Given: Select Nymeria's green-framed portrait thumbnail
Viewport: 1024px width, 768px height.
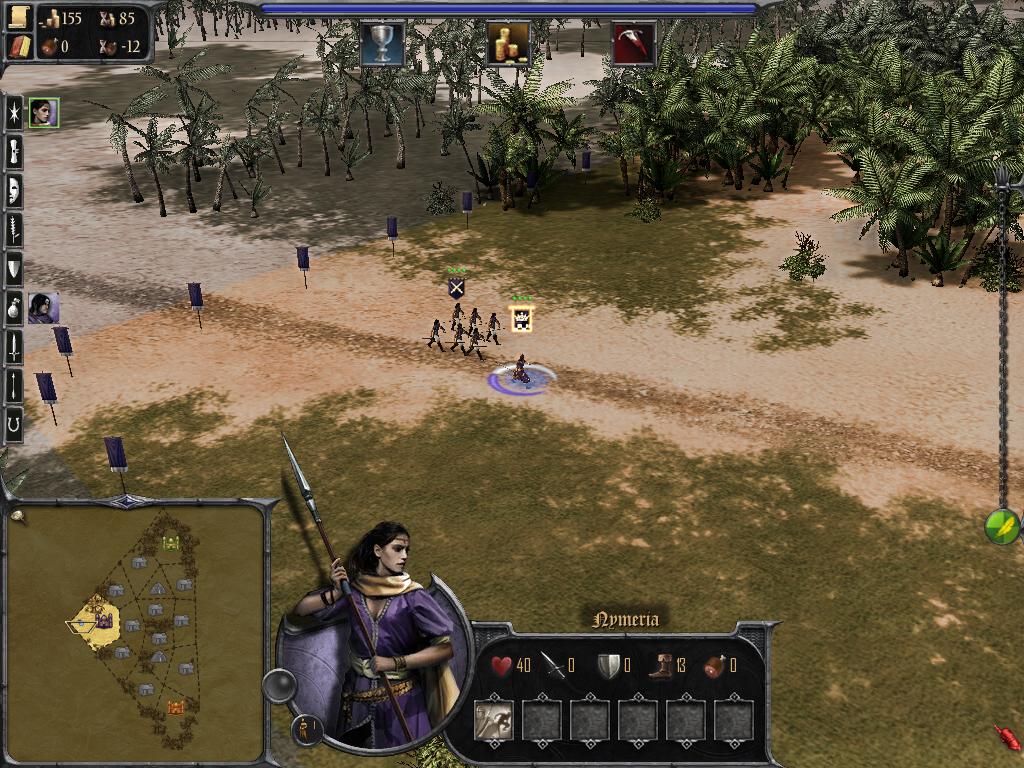Looking at the screenshot, I should click(43, 112).
